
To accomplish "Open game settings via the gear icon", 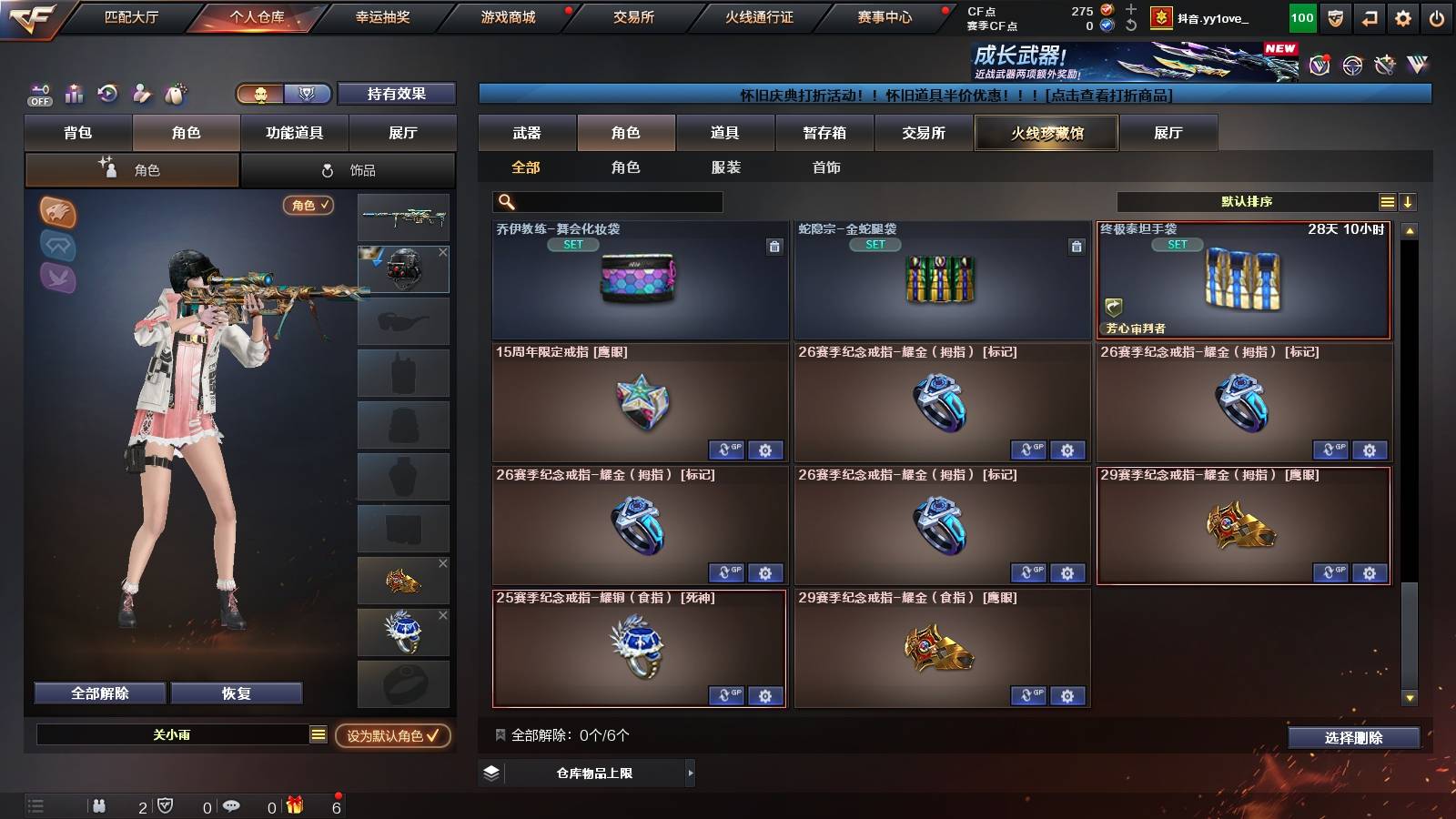I will click(1403, 15).
